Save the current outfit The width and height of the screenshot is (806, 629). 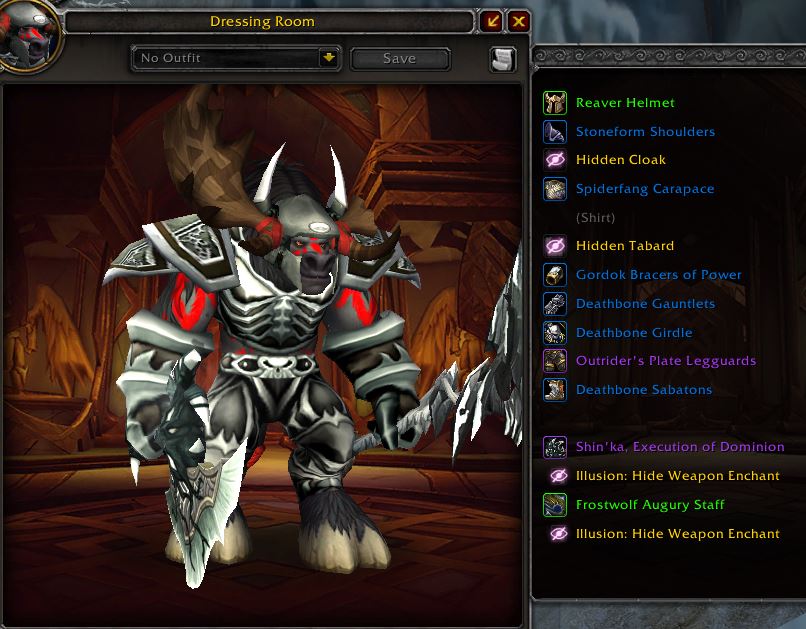400,58
